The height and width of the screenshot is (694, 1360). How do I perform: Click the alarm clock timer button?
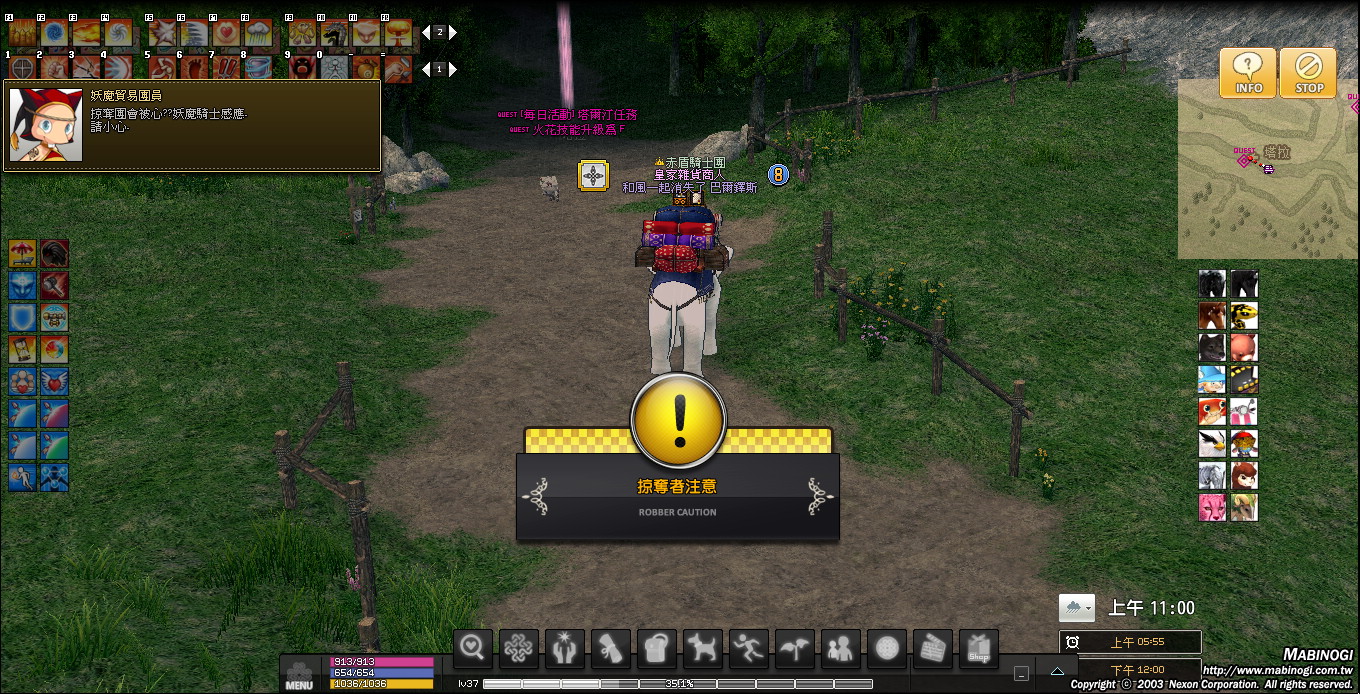point(1073,642)
